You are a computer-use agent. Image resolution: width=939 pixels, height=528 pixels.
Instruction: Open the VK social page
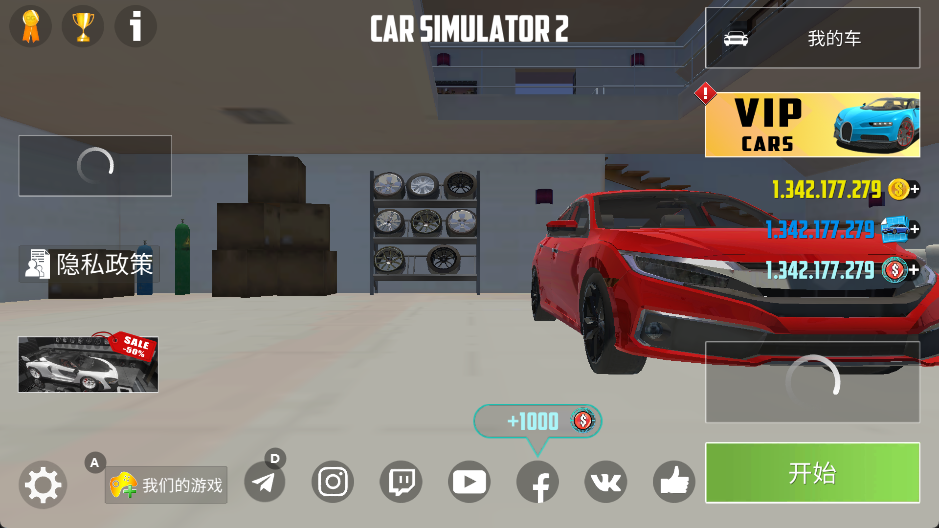click(605, 483)
